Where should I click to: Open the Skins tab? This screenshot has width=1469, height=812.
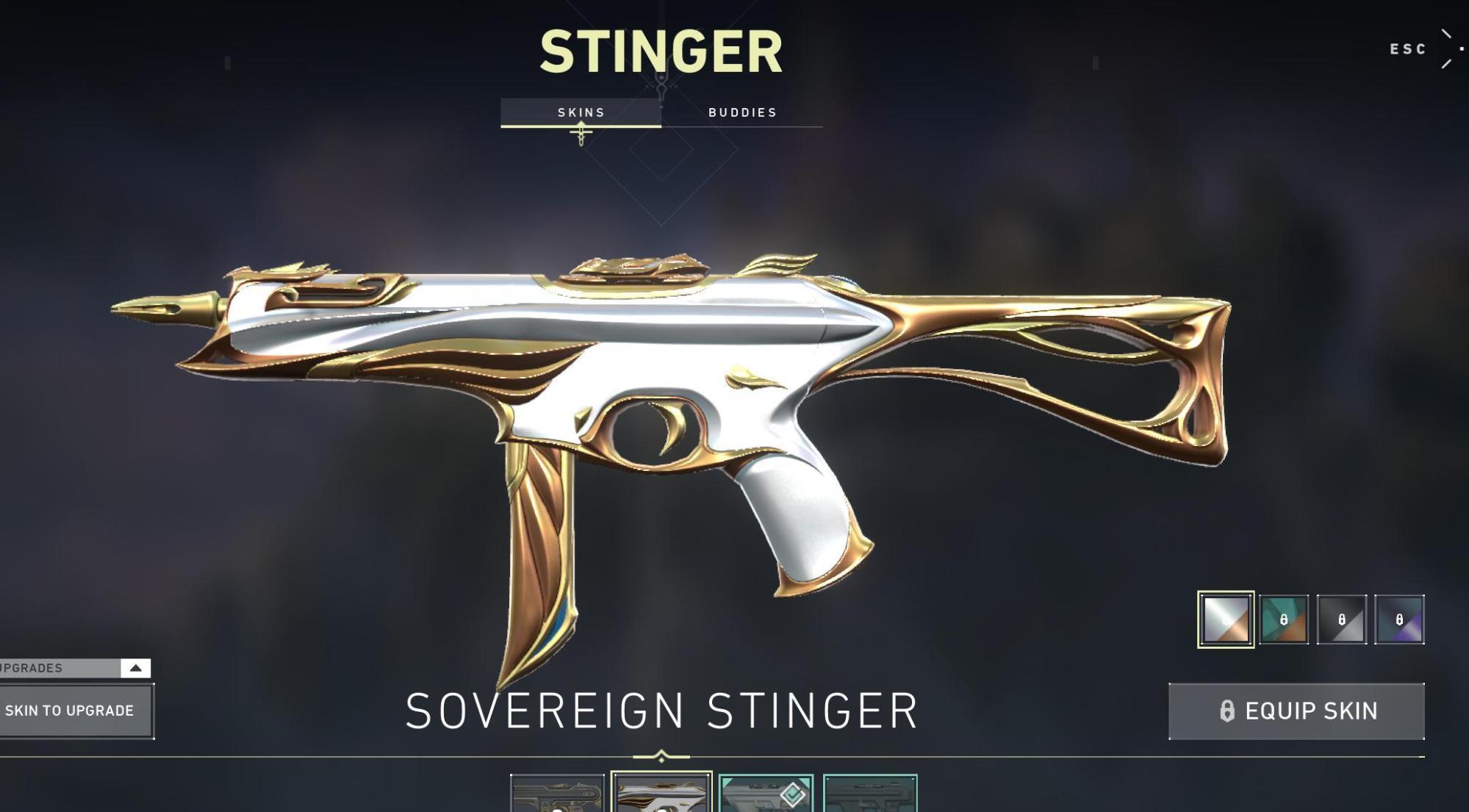tap(581, 112)
